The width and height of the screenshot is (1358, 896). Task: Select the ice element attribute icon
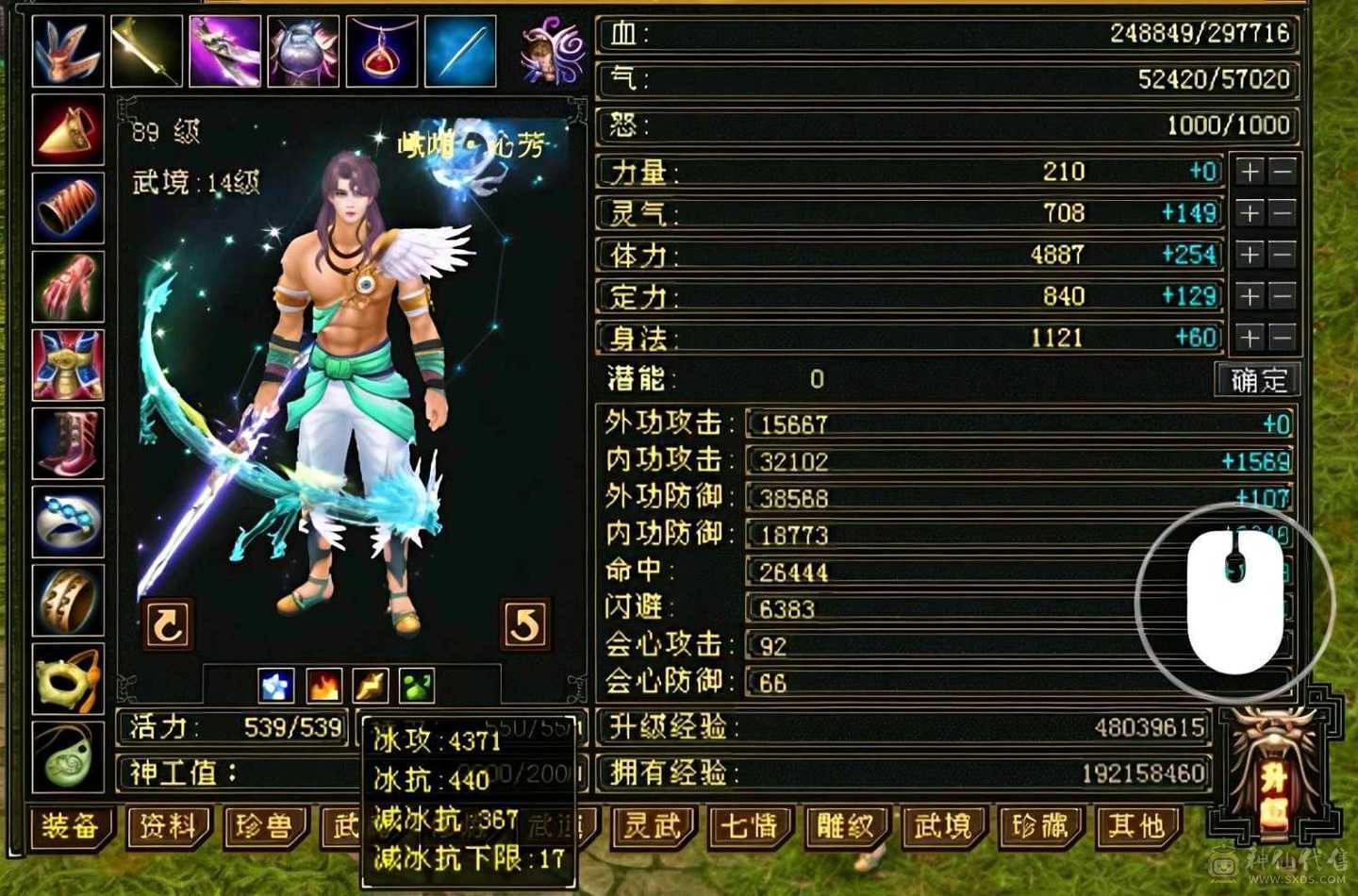274,686
